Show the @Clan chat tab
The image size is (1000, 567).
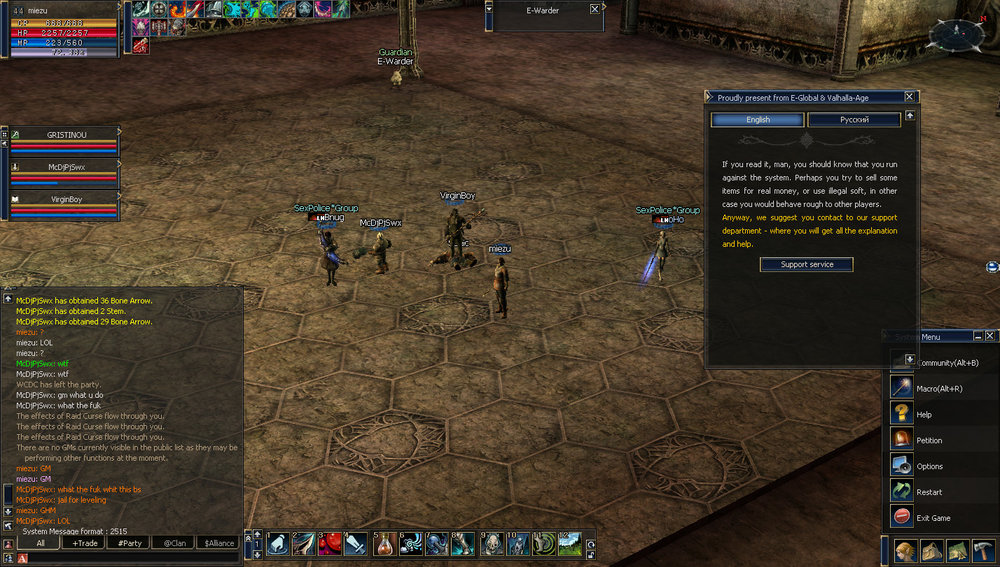(x=174, y=543)
